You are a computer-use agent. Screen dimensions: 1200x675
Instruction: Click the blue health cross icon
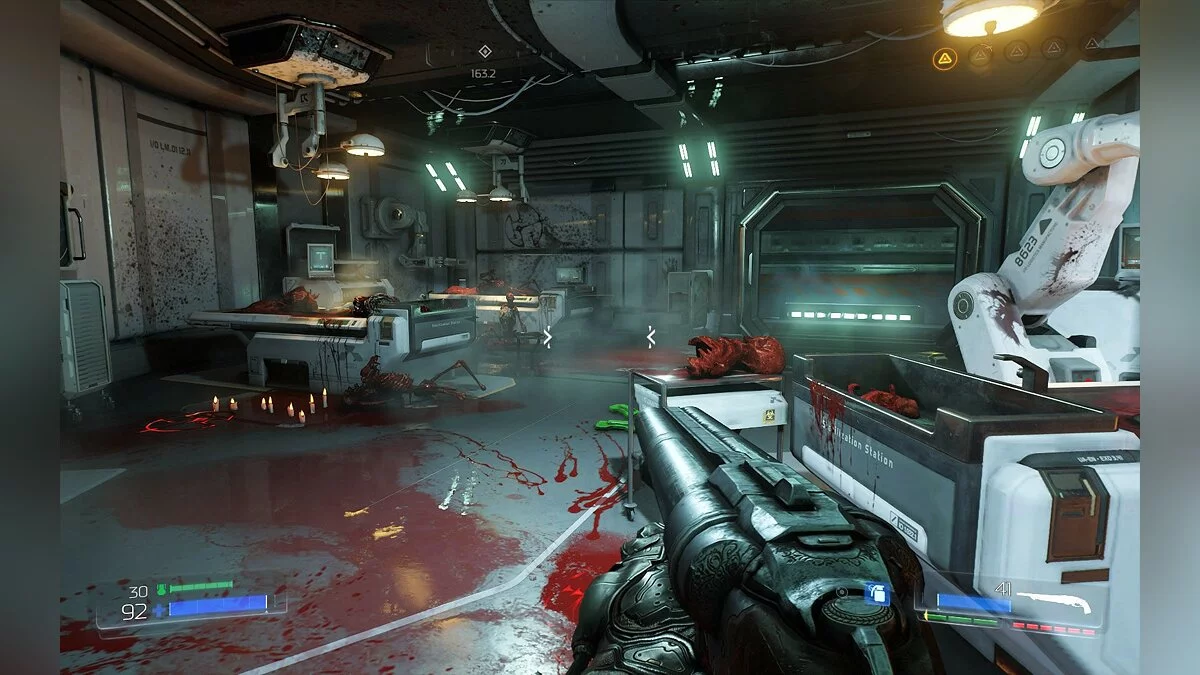pos(160,608)
